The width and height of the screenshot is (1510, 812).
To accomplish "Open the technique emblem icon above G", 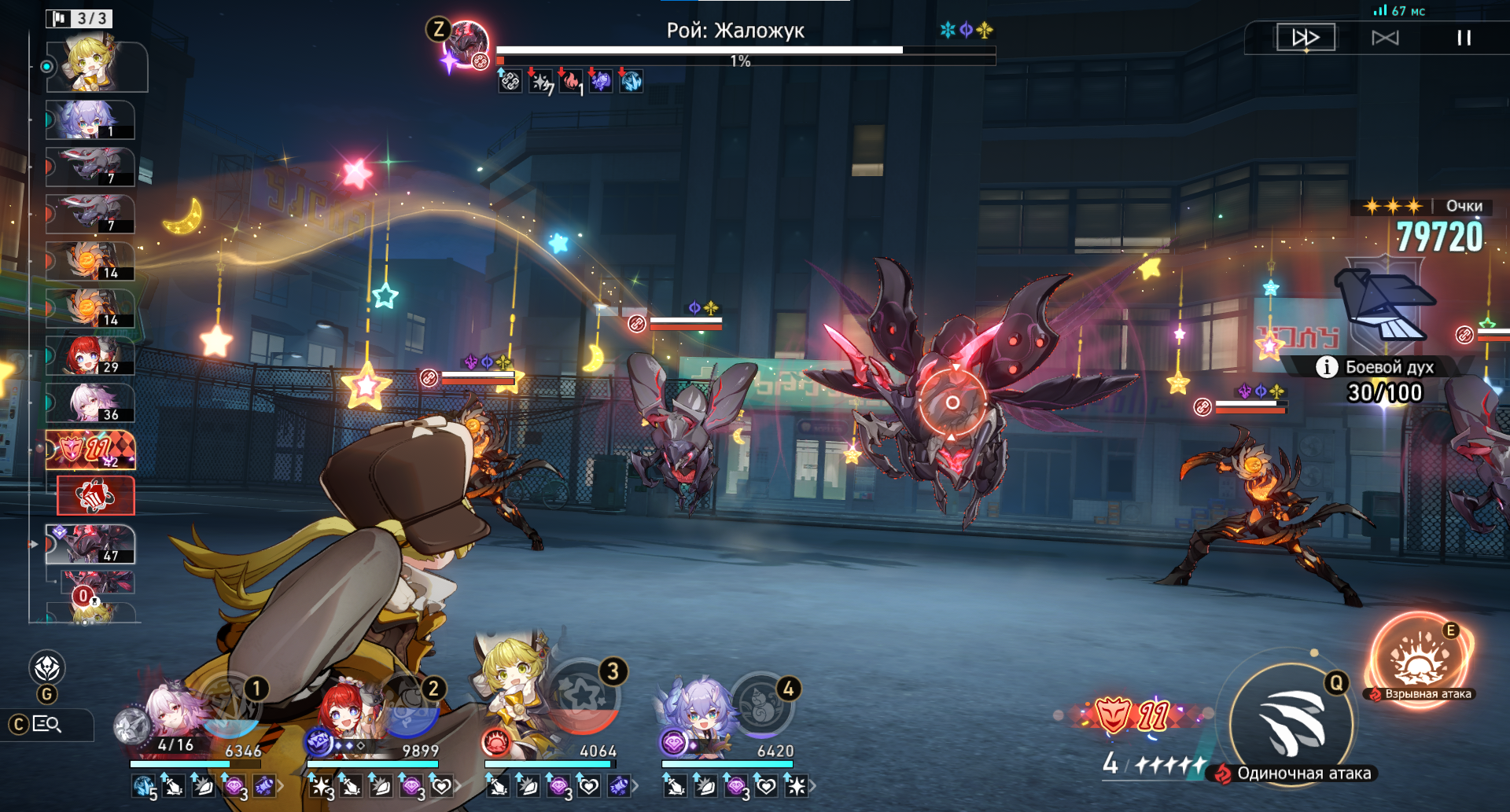I will [x=47, y=668].
